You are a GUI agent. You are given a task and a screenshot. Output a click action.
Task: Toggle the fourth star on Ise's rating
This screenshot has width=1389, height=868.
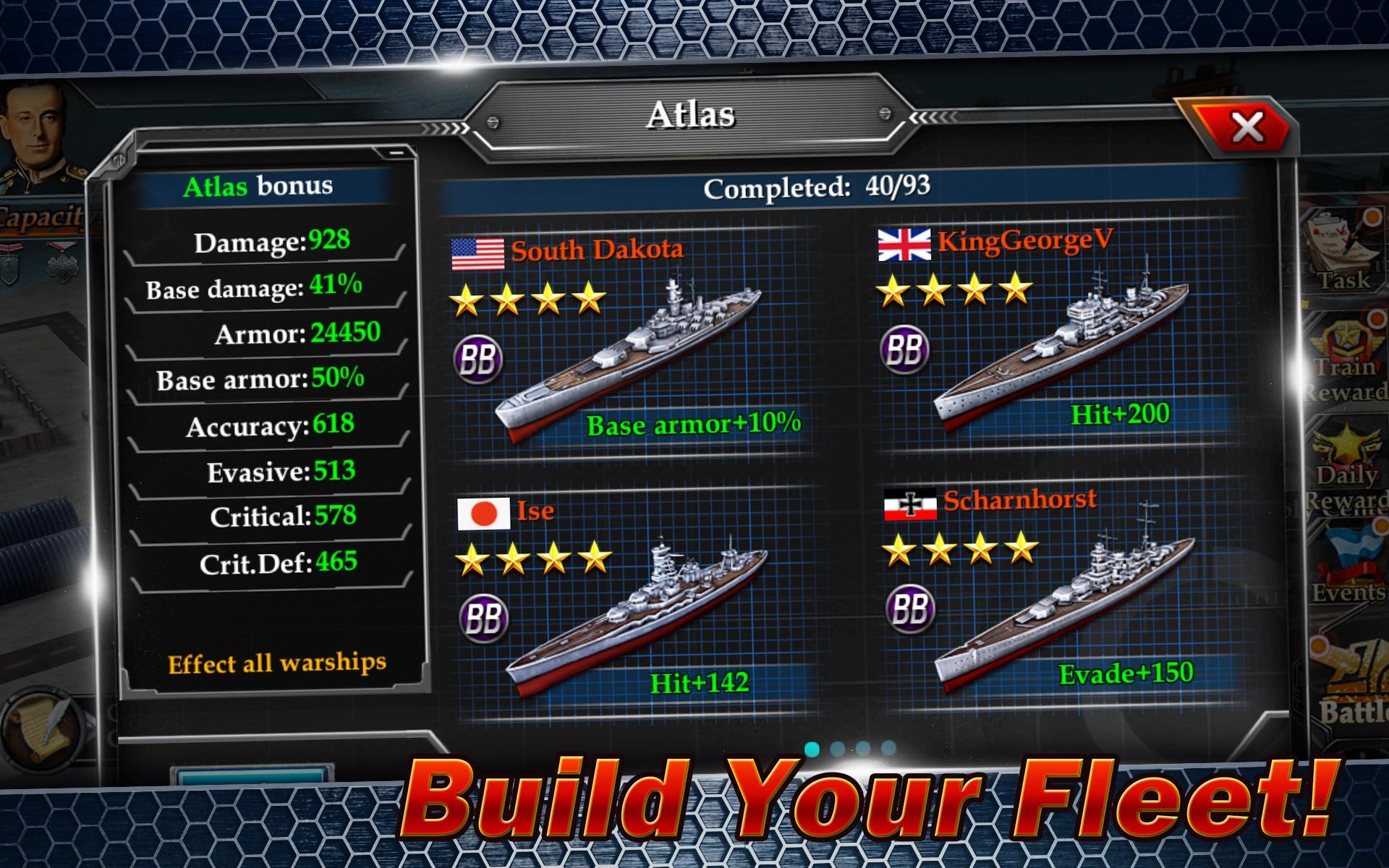(593, 558)
